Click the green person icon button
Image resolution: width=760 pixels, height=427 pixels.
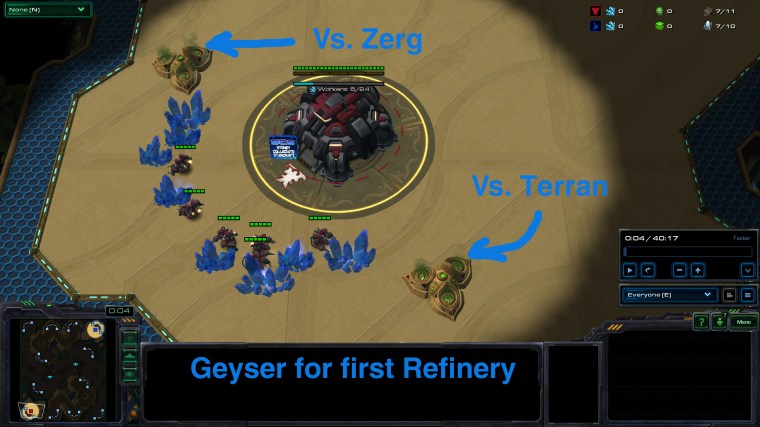718,322
